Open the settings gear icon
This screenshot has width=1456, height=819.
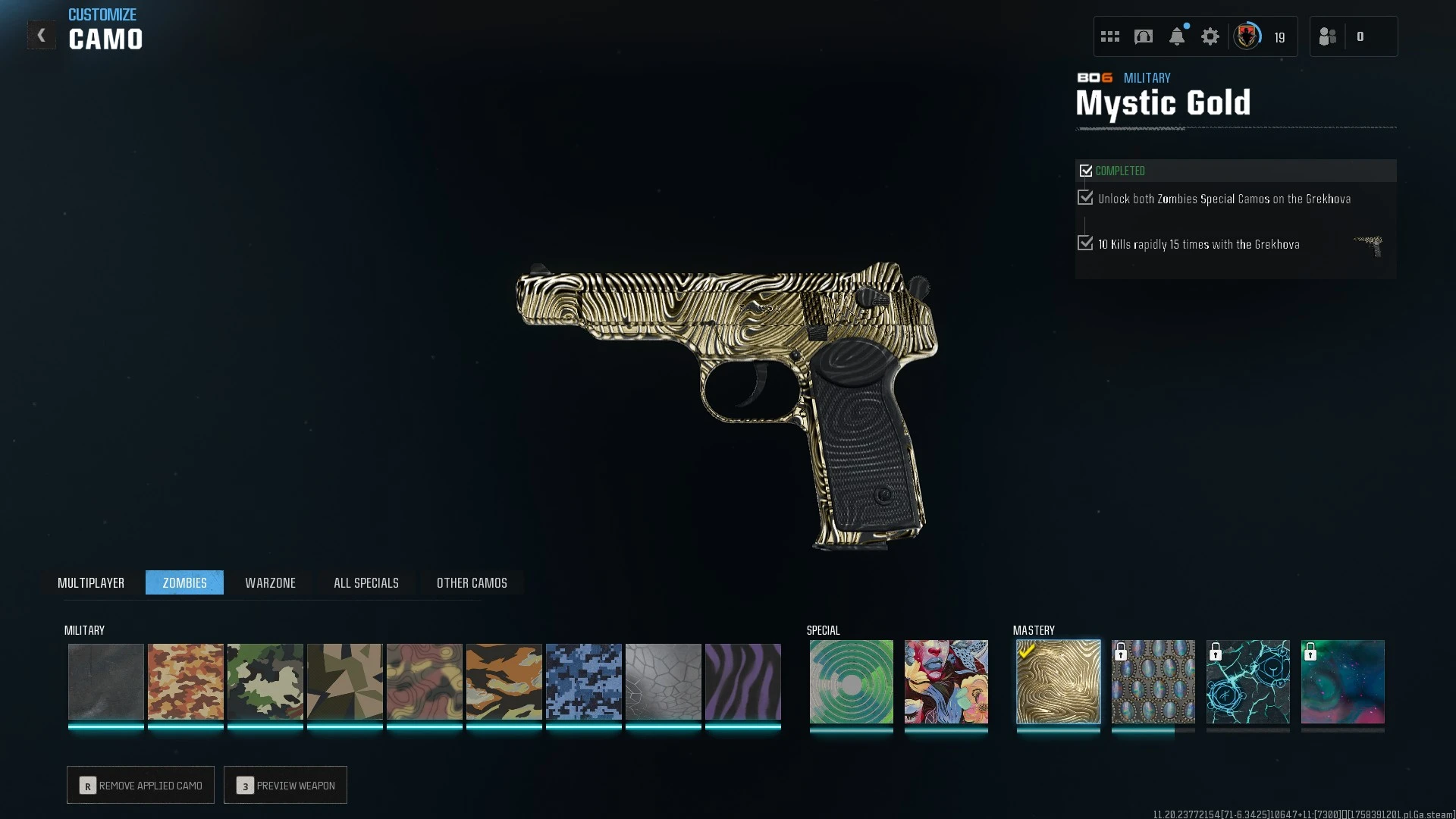[x=1210, y=36]
